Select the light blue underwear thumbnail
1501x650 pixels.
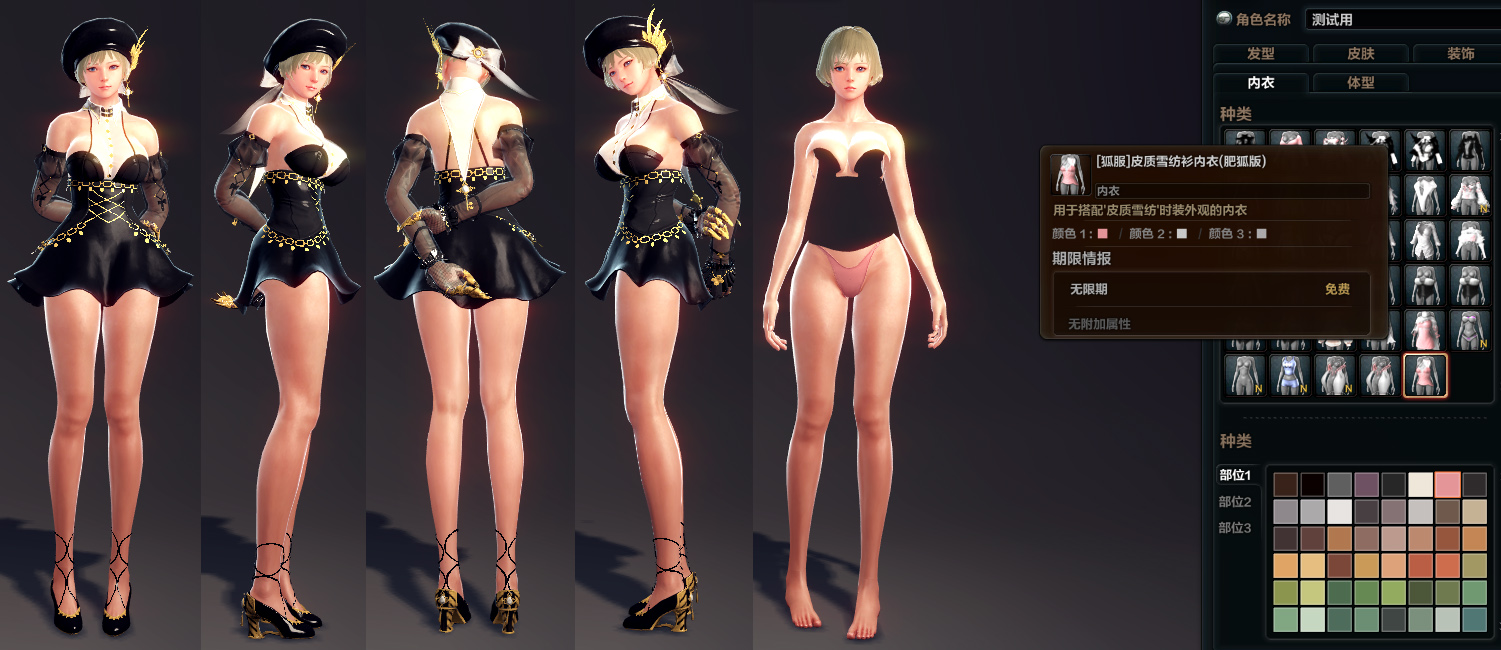click(x=1290, y=375)
